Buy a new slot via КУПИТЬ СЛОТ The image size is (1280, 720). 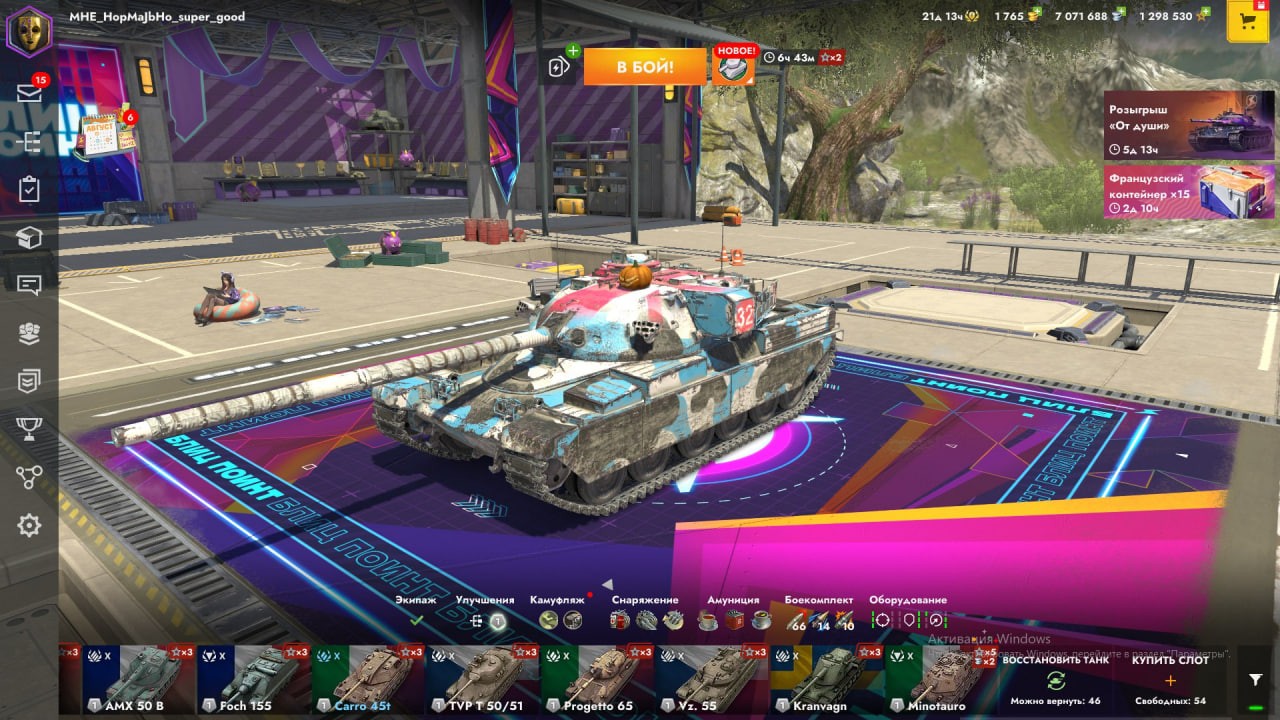(x=1170, y=679)
